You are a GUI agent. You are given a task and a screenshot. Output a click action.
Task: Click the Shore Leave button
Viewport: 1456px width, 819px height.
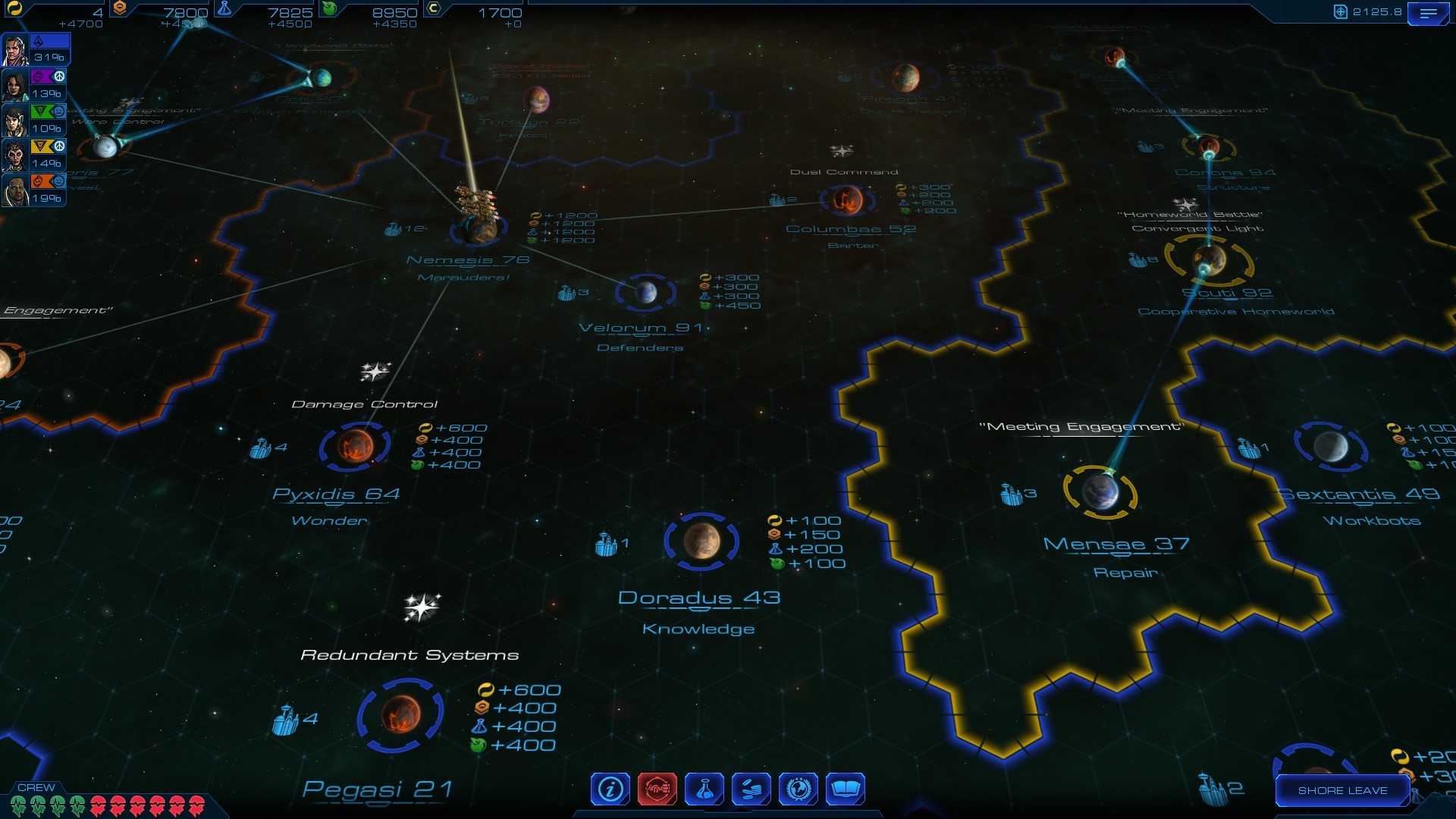(1342, 790)
